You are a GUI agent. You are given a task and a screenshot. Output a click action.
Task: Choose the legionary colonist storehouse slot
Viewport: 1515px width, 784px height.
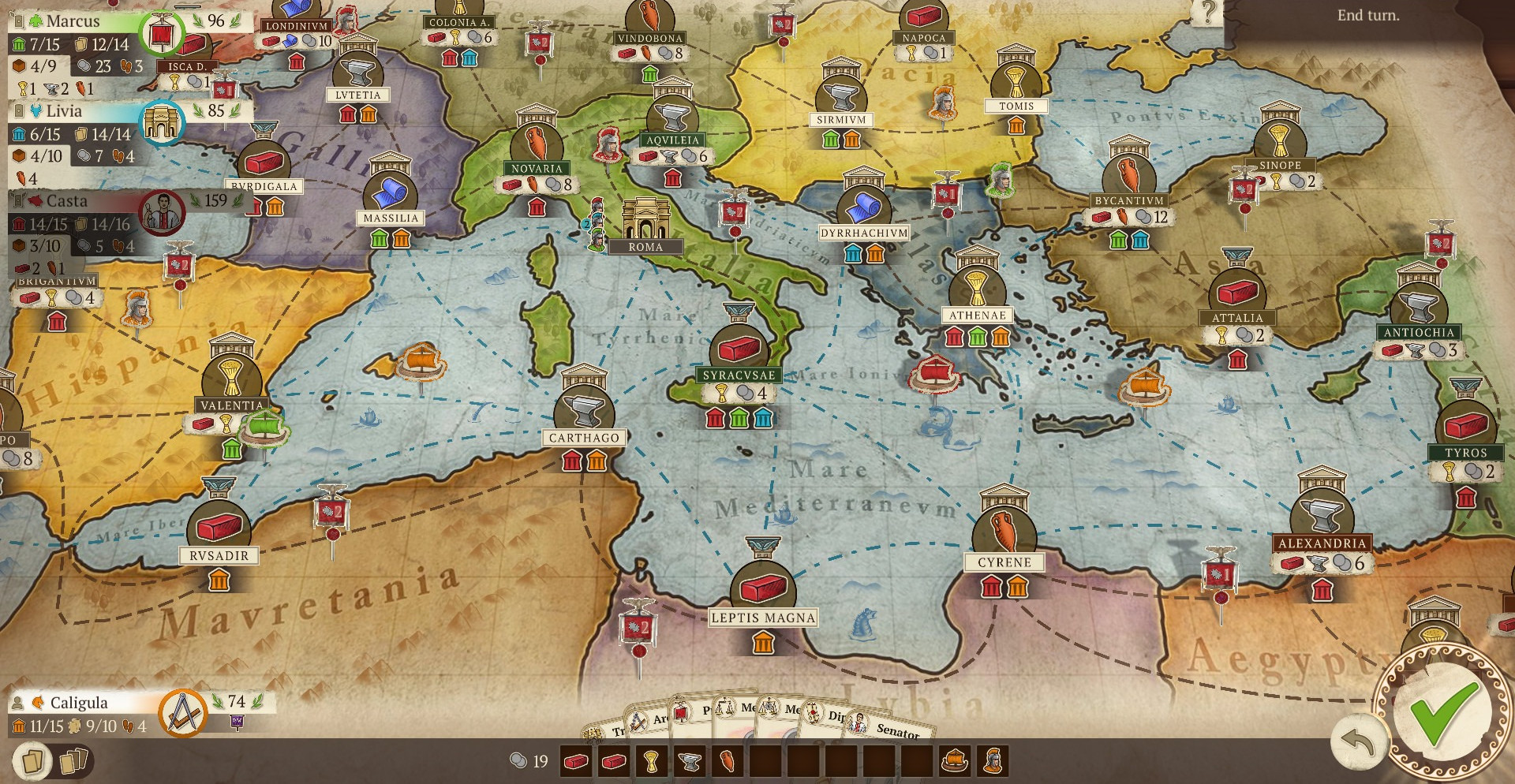(x=993, y=762)
